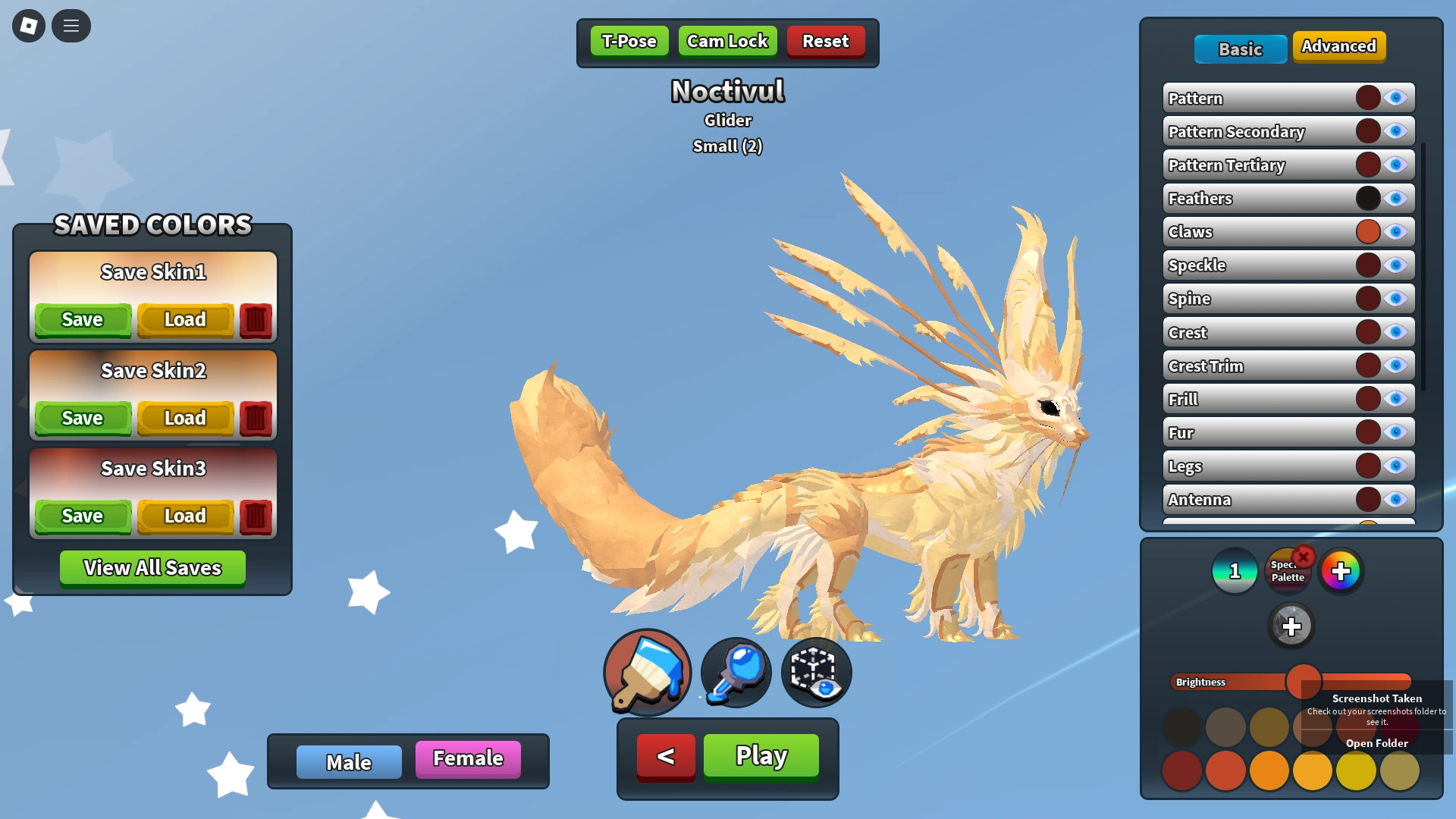This screenshot has height=819, width=1456.
Task: Switch to the Advanced tab
Action: point(1339,45)
